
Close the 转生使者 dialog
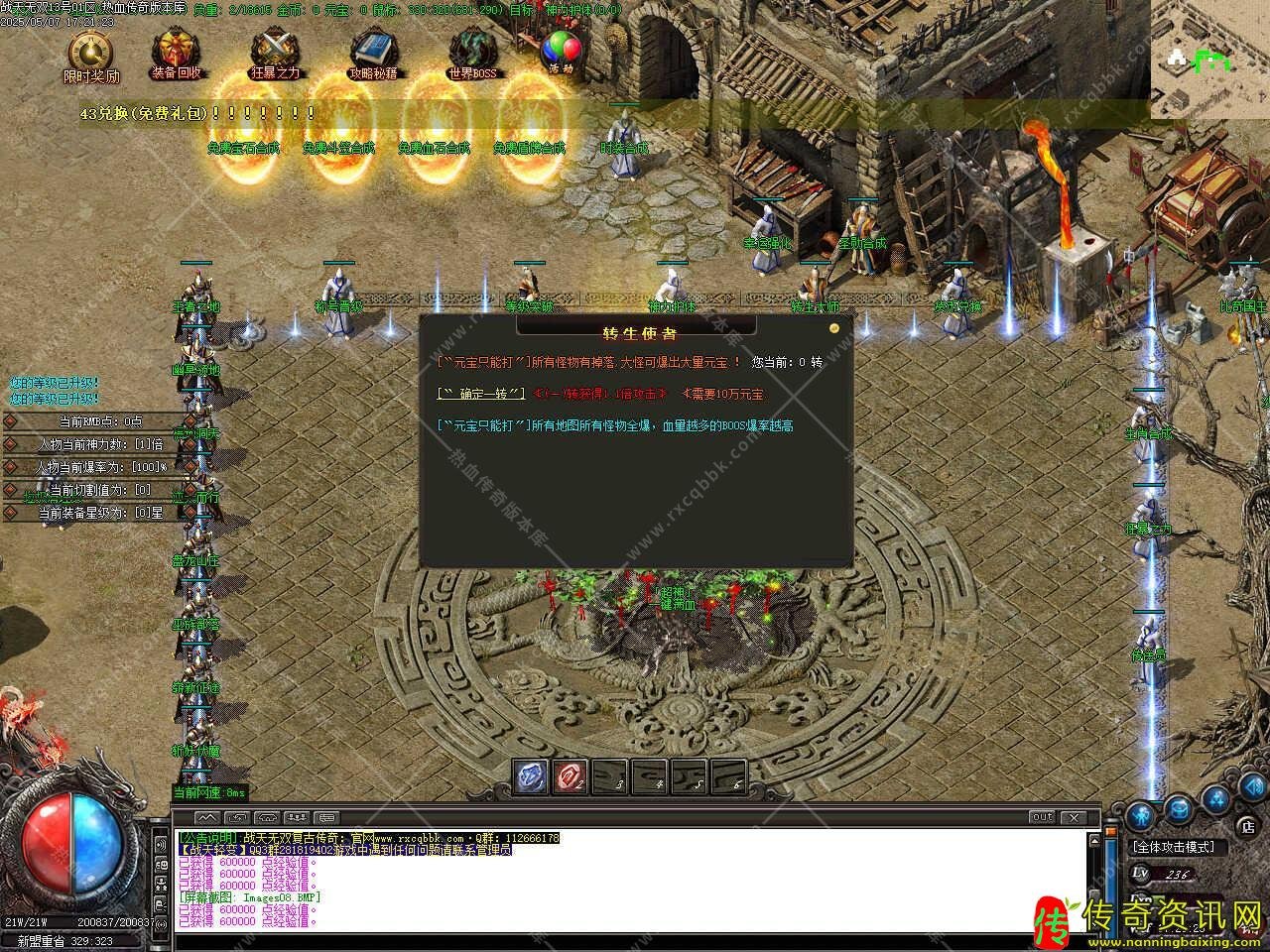(x=834, y=327)
